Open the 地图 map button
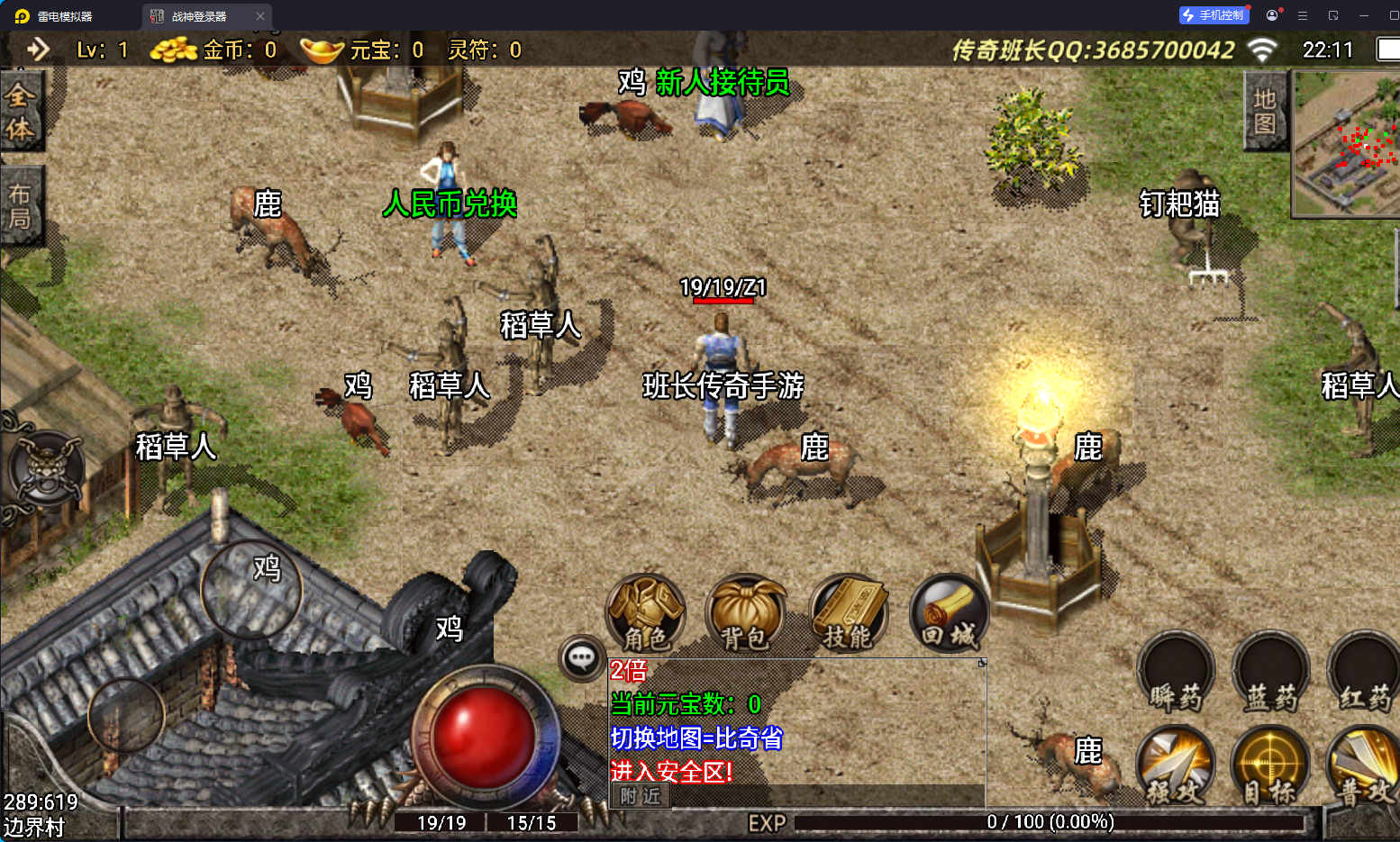1400x842 pixels. tap(1265, 112)
